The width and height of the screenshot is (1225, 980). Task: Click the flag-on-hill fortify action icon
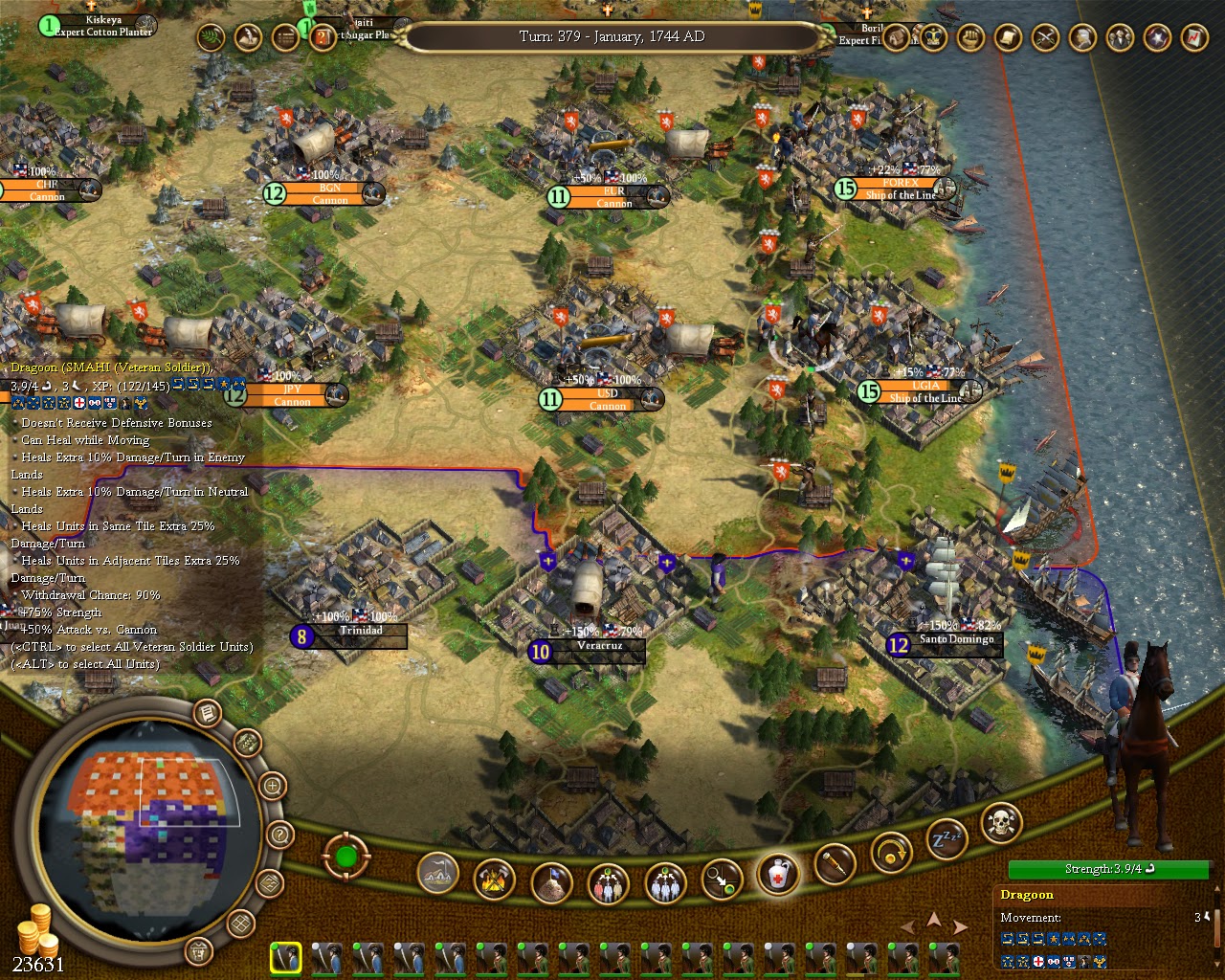(x=550, y=880)
